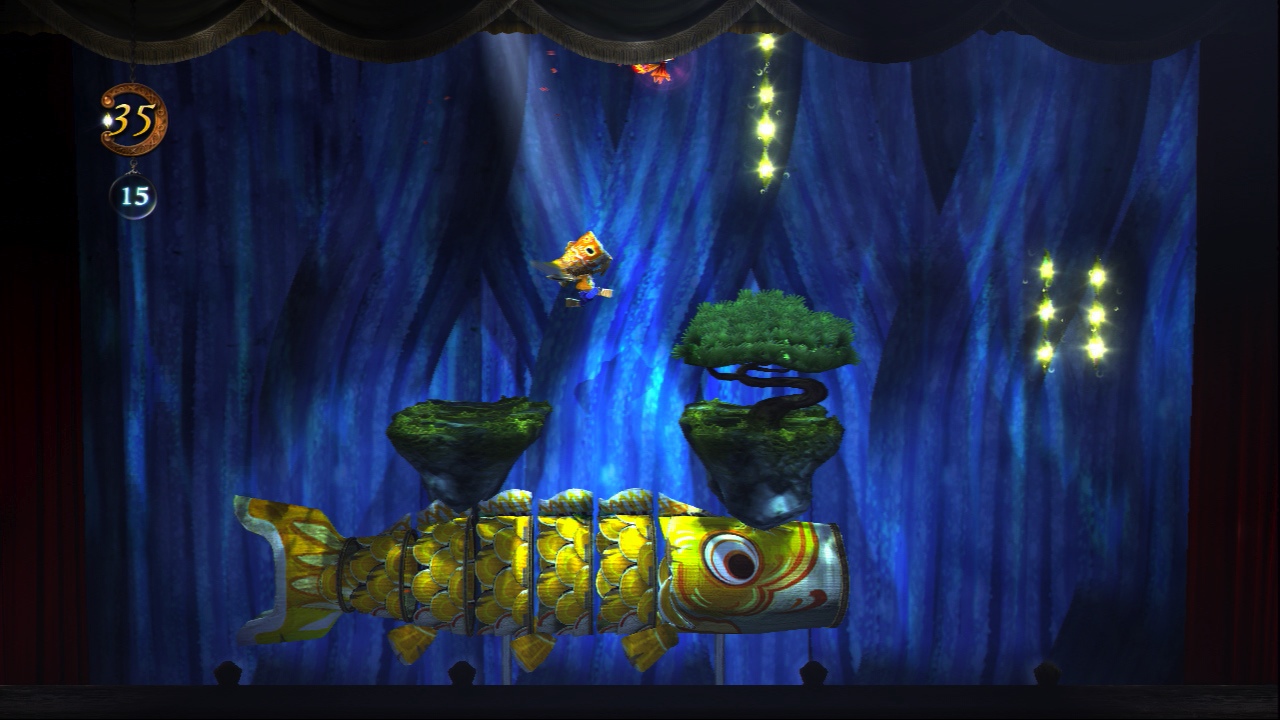Image resolution: width=1280 pixels, height=720 pixels.
Task: Select the blue orb displaying 15
Action: pyautogui.click(x=133, y=196)
